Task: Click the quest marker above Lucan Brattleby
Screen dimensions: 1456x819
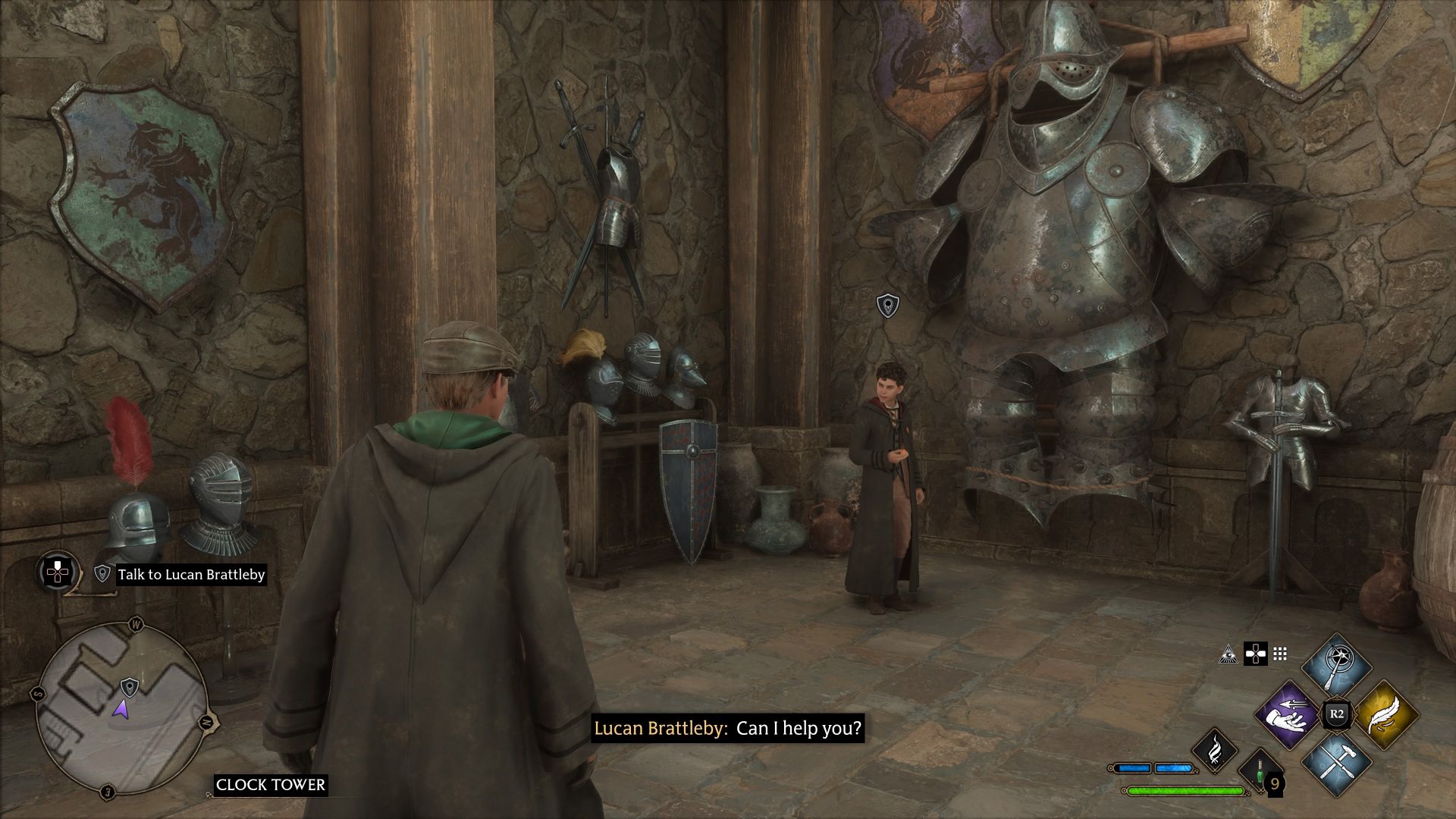Action: point(887,306)
